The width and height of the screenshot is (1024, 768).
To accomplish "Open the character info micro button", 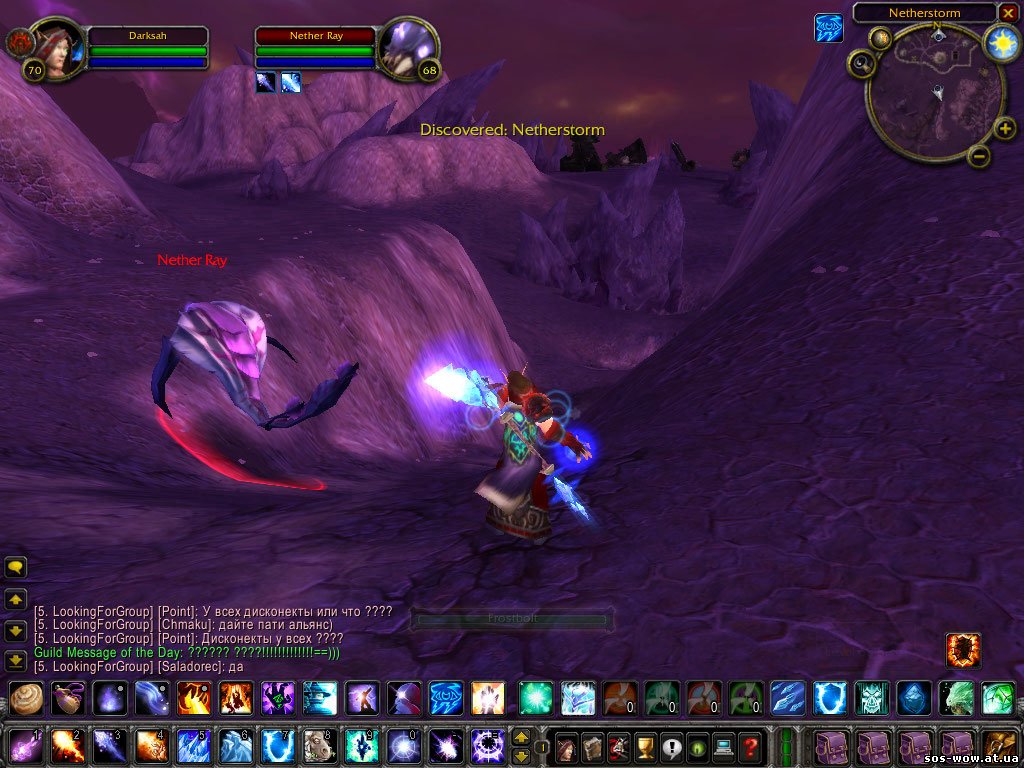I will click(566, 747).
